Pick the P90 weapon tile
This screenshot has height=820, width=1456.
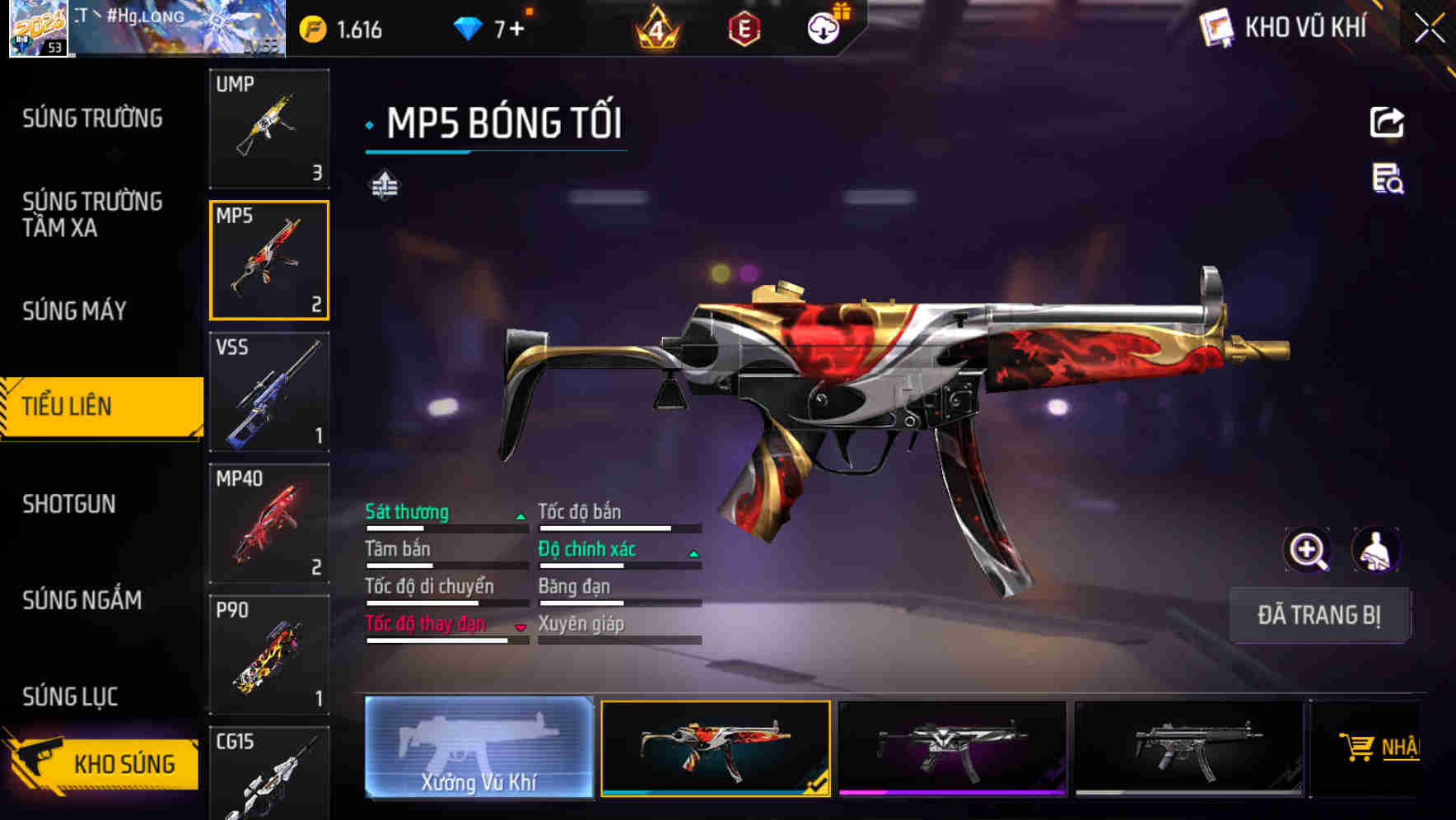(269, 655)
